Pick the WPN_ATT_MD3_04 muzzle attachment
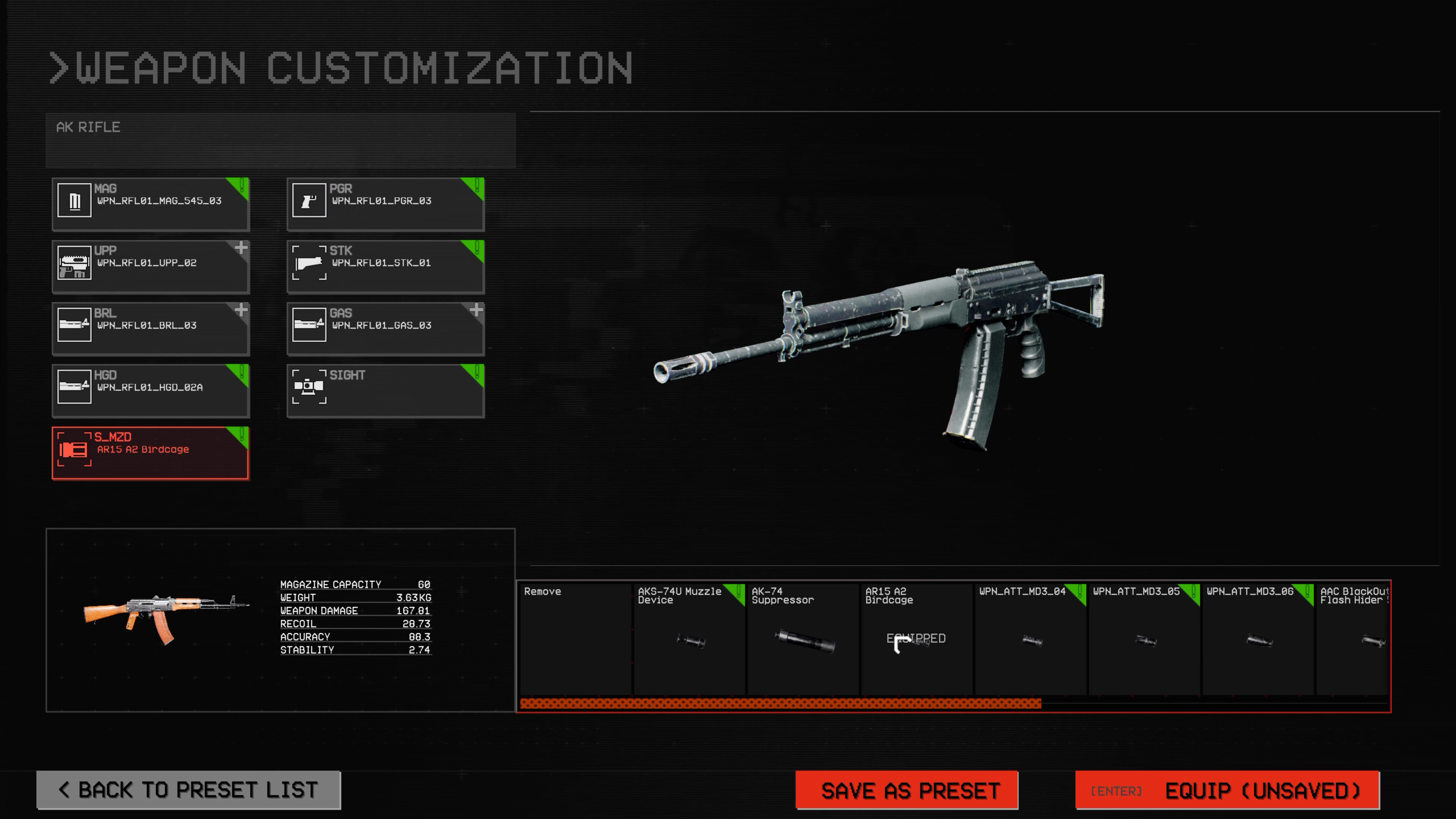This screenshot has width=1456, height=819. coord(1031,639)
